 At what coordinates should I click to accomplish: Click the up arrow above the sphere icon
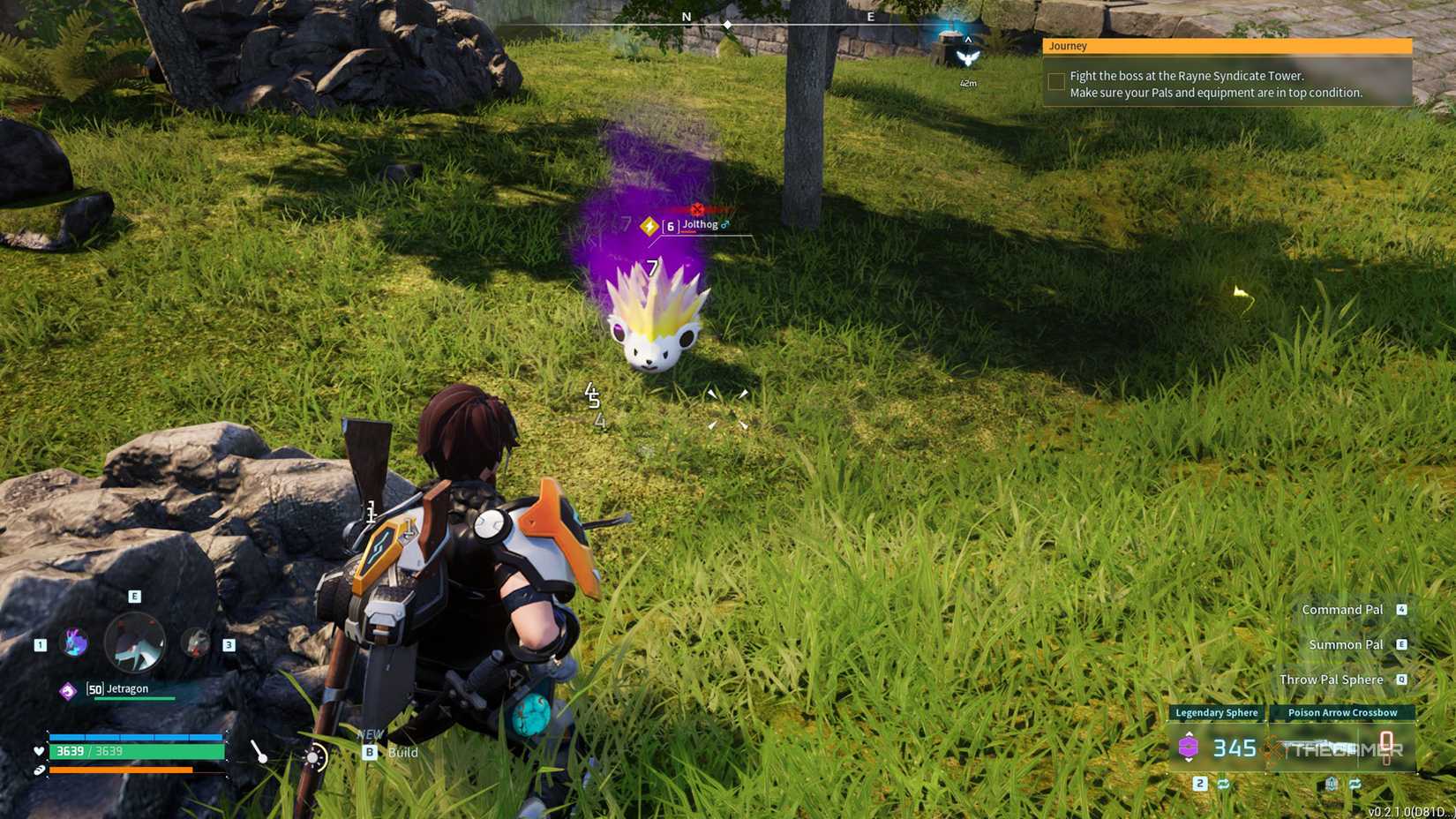point(1190,734)
